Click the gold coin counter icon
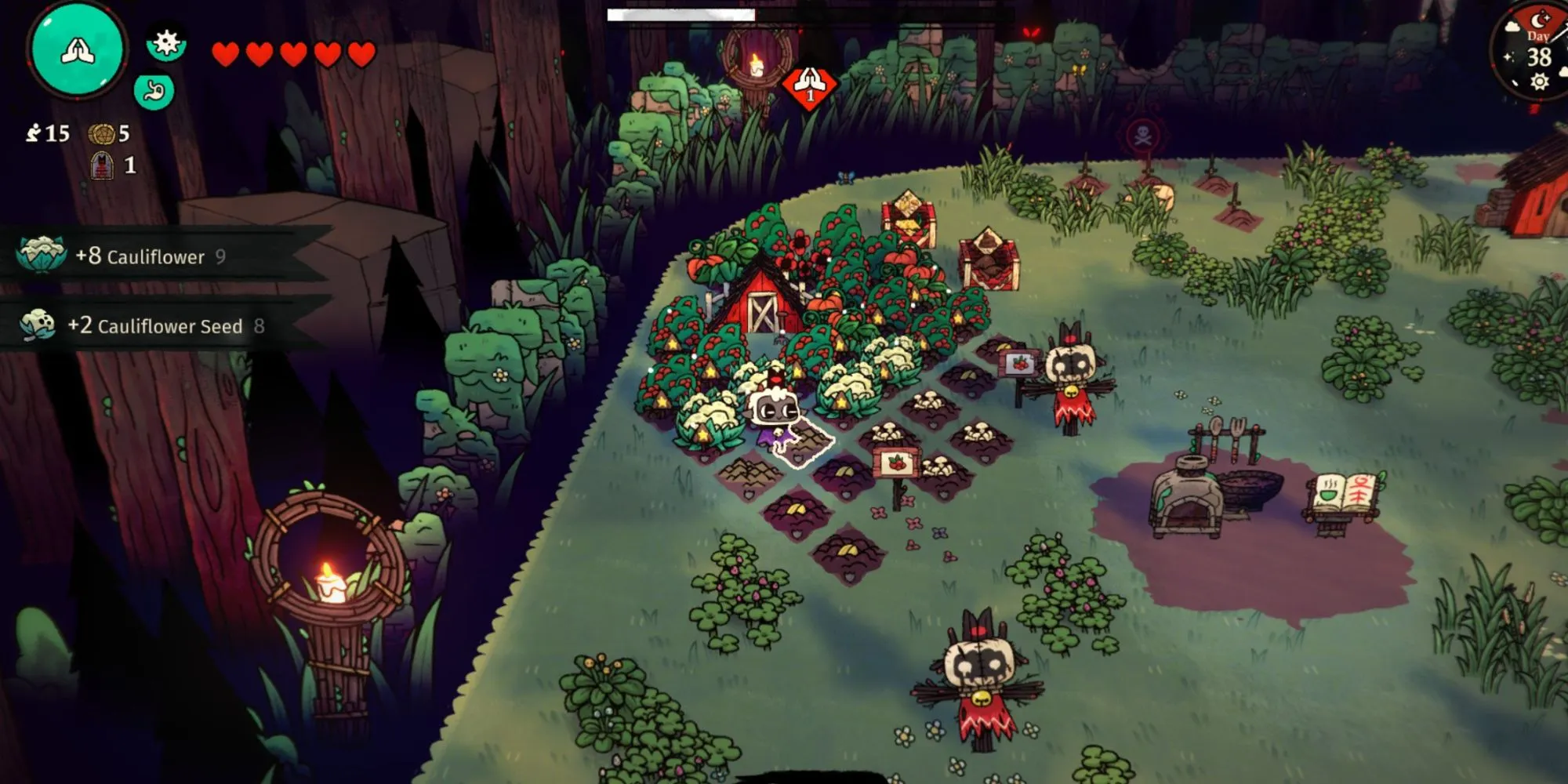The width and height of the screenshot is (1568, 784). click(100, 134)
